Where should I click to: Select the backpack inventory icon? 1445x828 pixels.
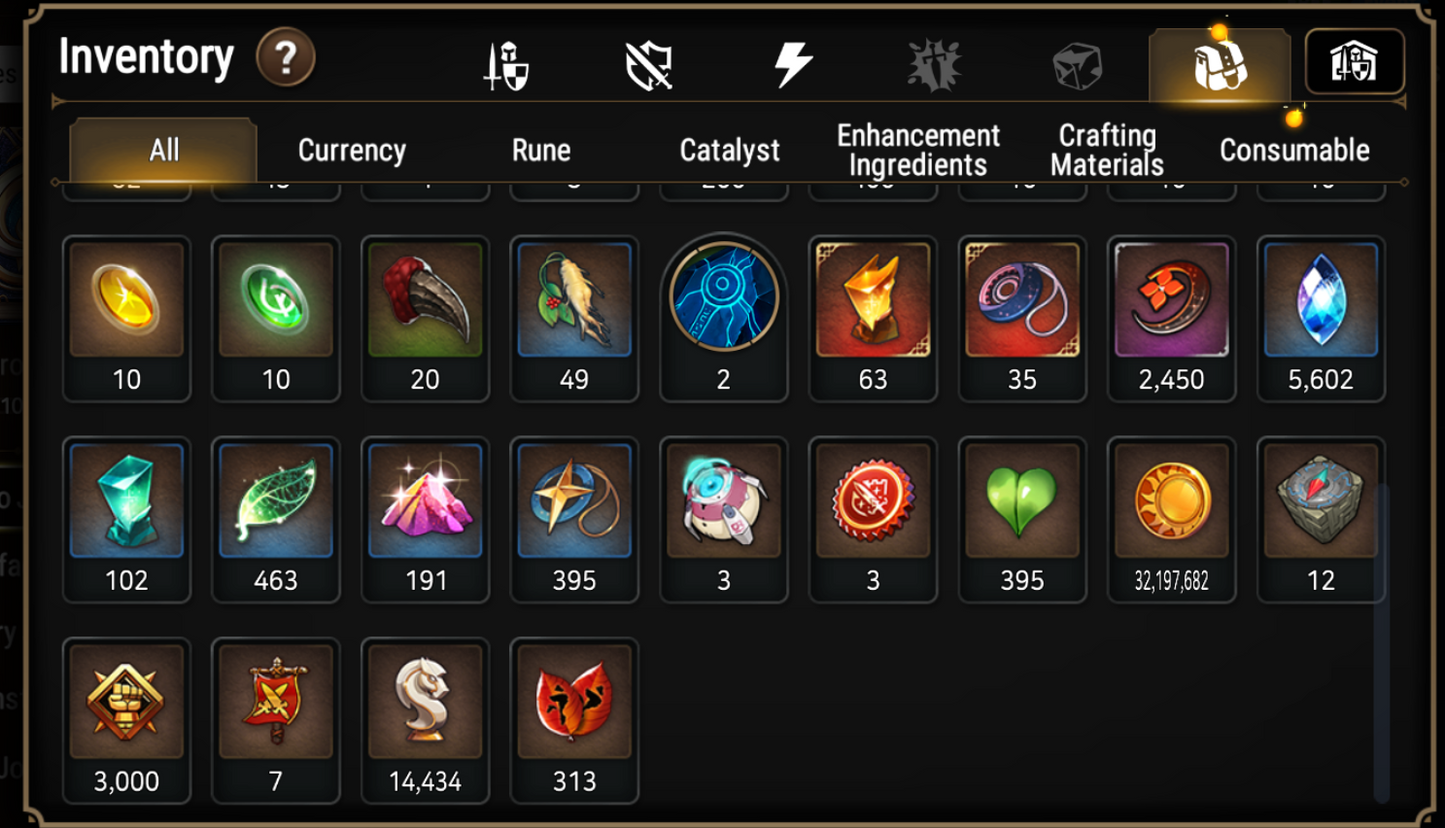point(1218,62)
